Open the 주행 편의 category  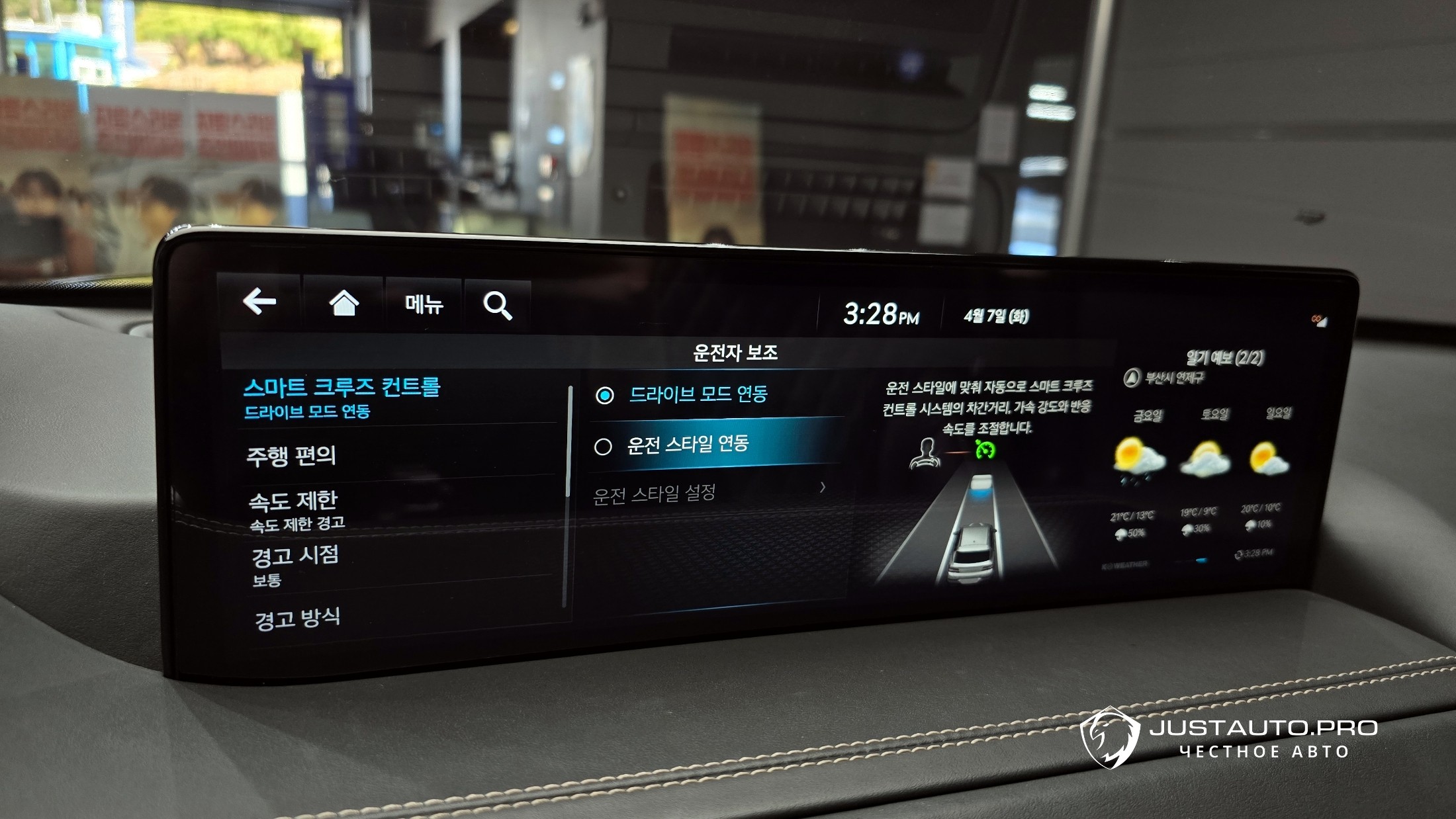291,455
